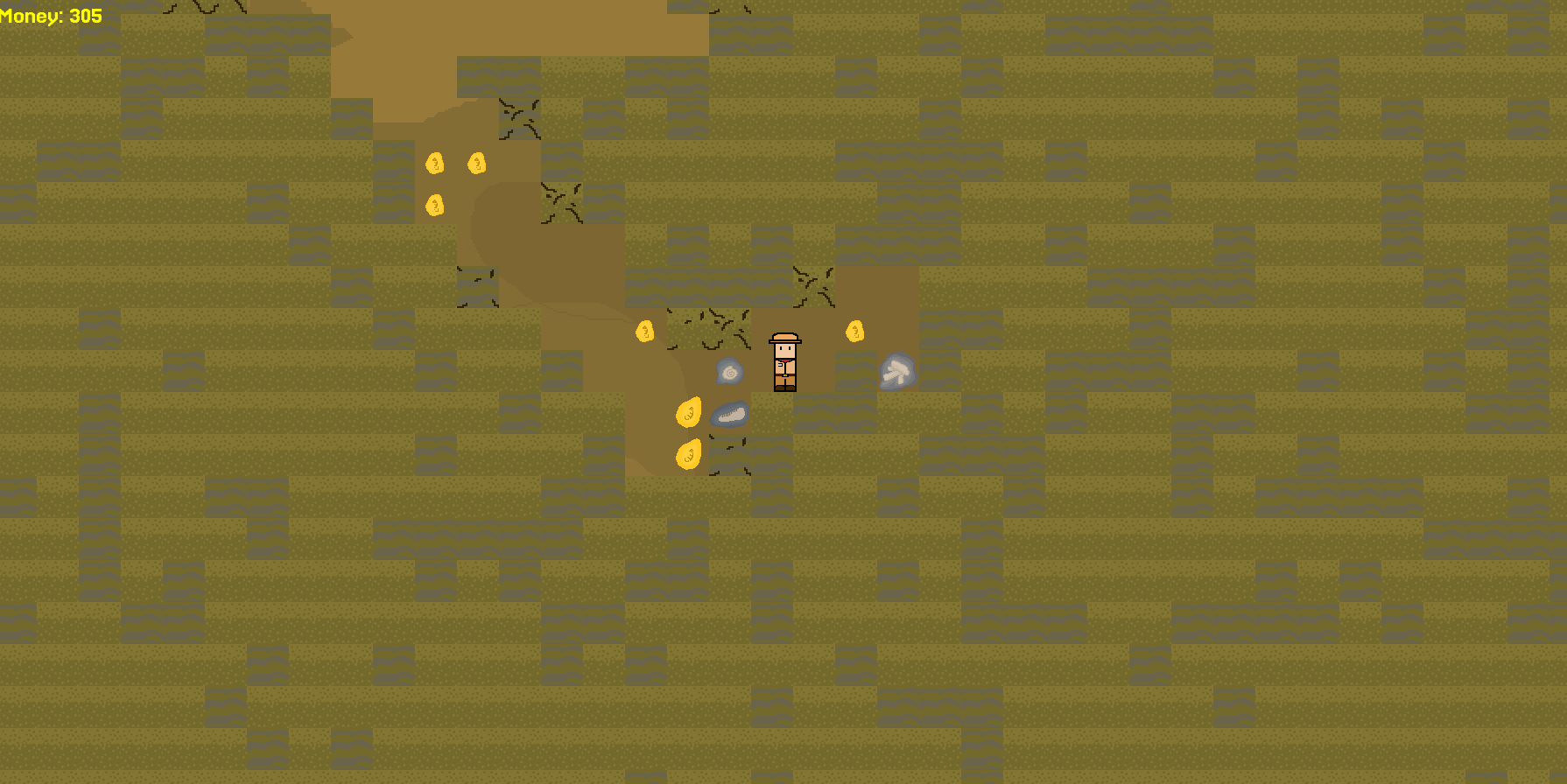The image size is (1567, 784).
Task: Collect the large gold nugget beside the trilobite fossil
Action: point(690,410)
